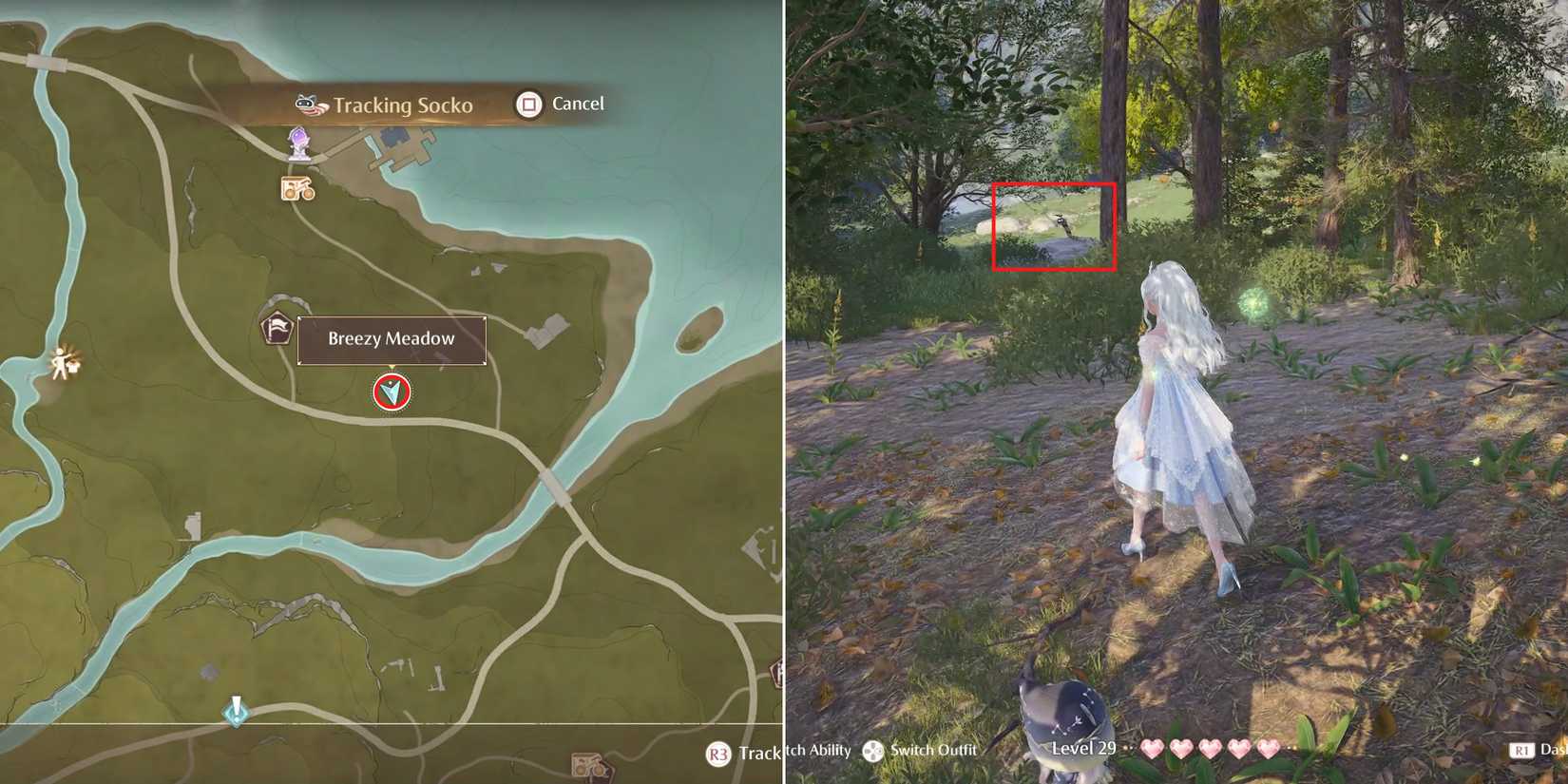Screen dimensions: 1568x784
Task: Click the R3 Track button icon
Action: pyautogui.click(x=717, y=753)
